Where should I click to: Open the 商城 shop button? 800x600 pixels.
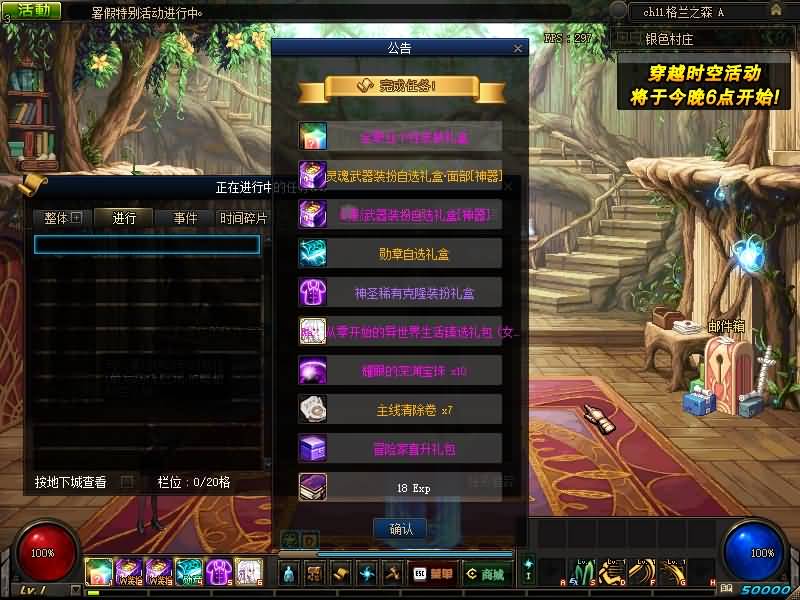pyautogui.click(x=485, y=573)
